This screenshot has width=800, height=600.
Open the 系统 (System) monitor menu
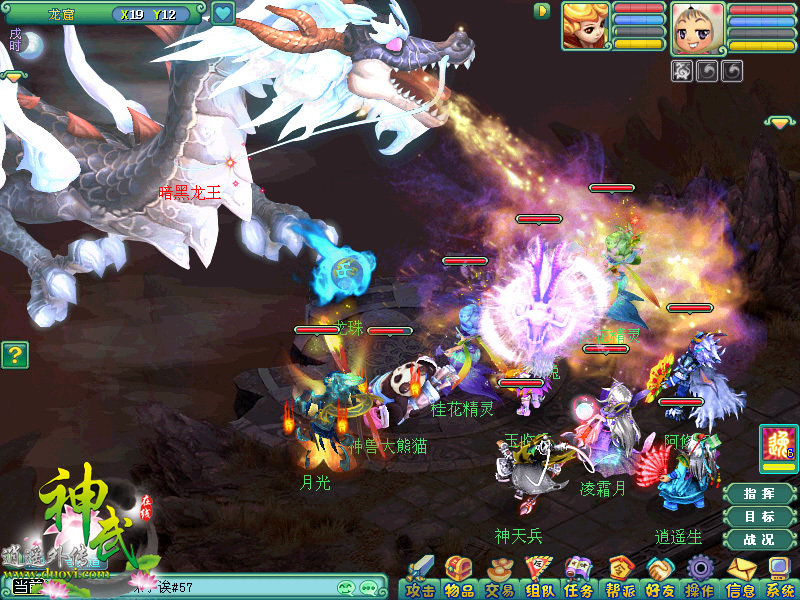[779, 578]
